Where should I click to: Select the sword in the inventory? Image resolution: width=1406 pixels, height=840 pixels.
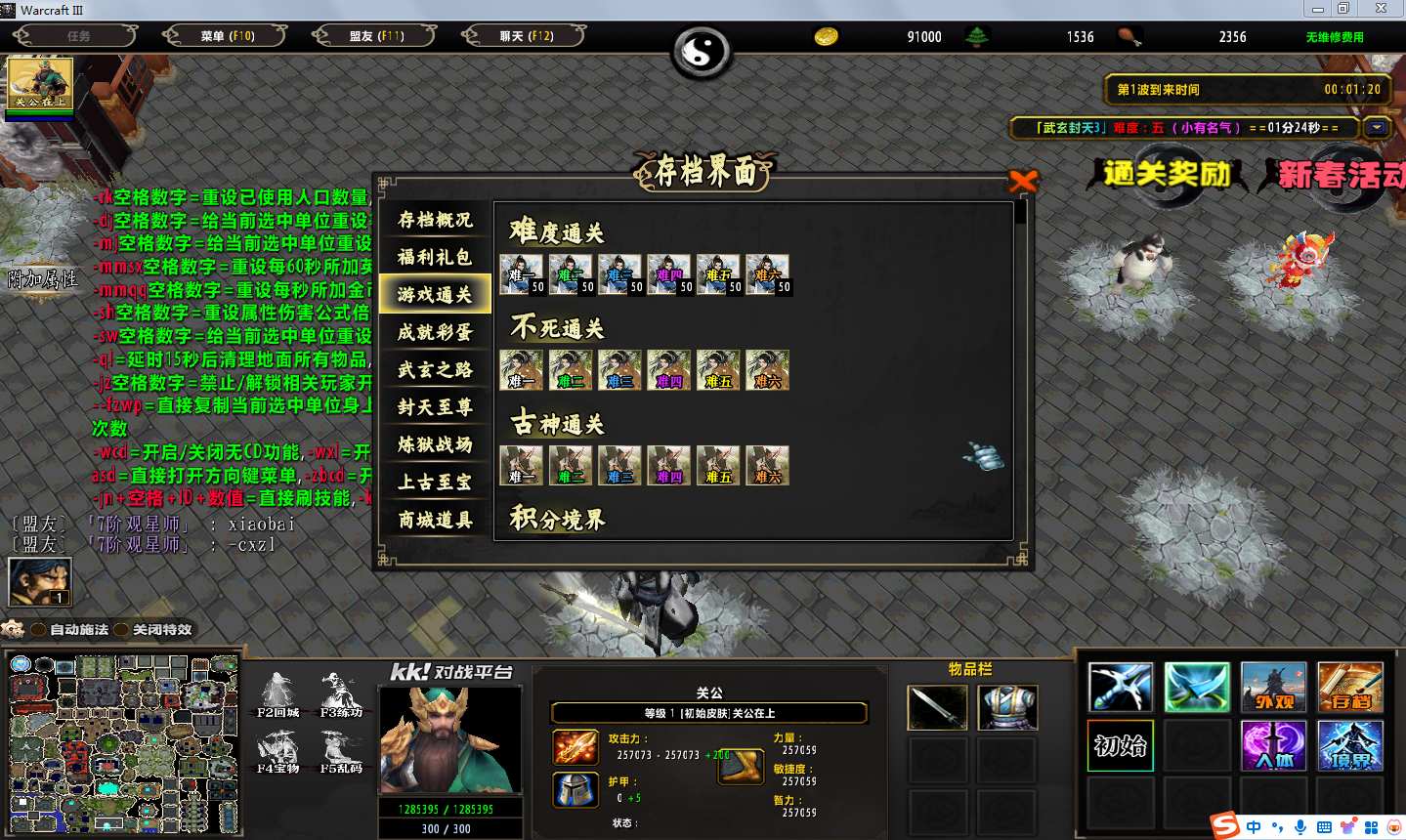coord(937,707)
